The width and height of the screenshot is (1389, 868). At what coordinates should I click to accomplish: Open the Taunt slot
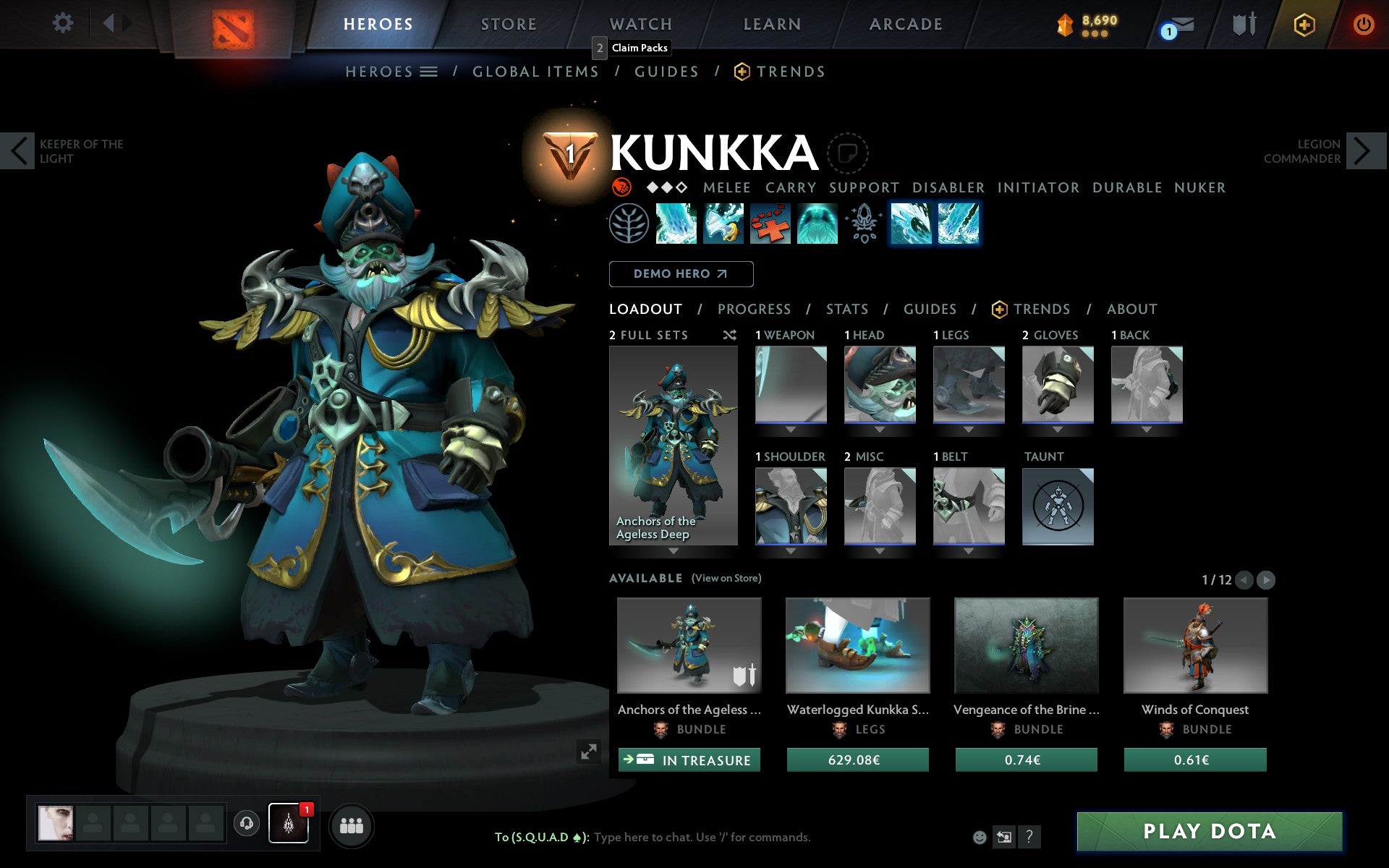coord(1058,506)
